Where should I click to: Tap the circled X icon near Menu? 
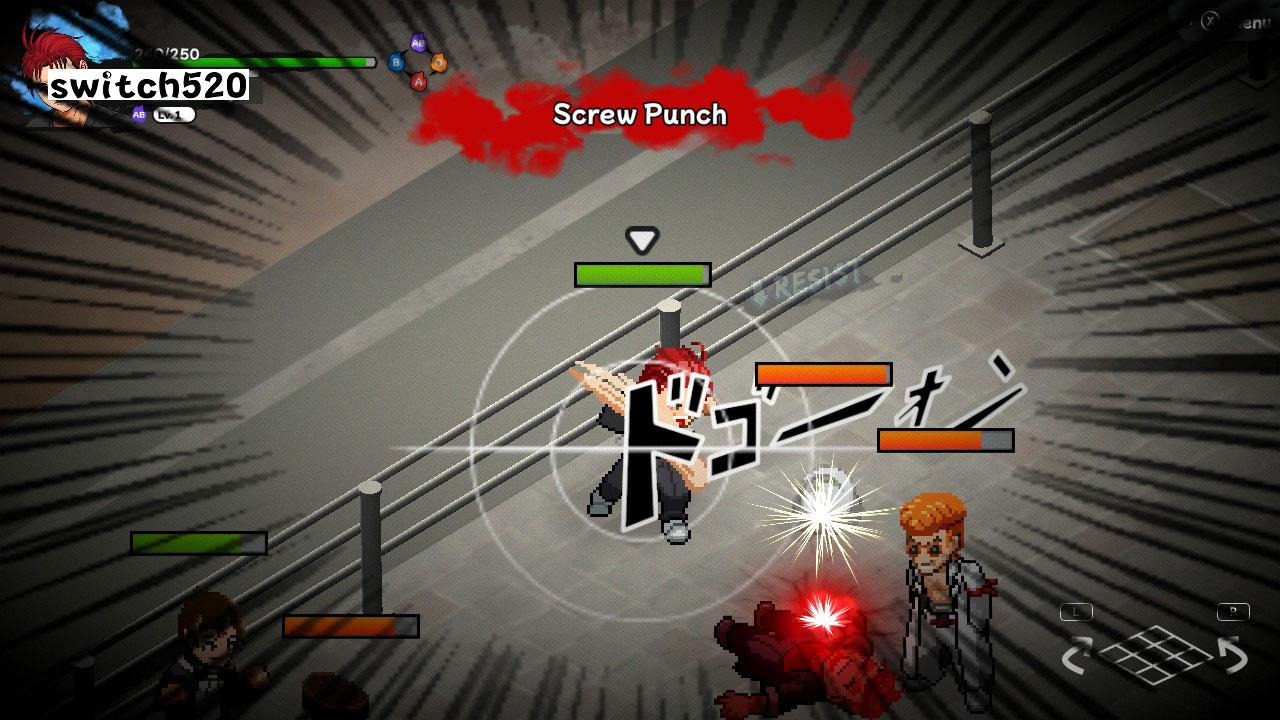pyautogui.click(x=1209, y=19)
